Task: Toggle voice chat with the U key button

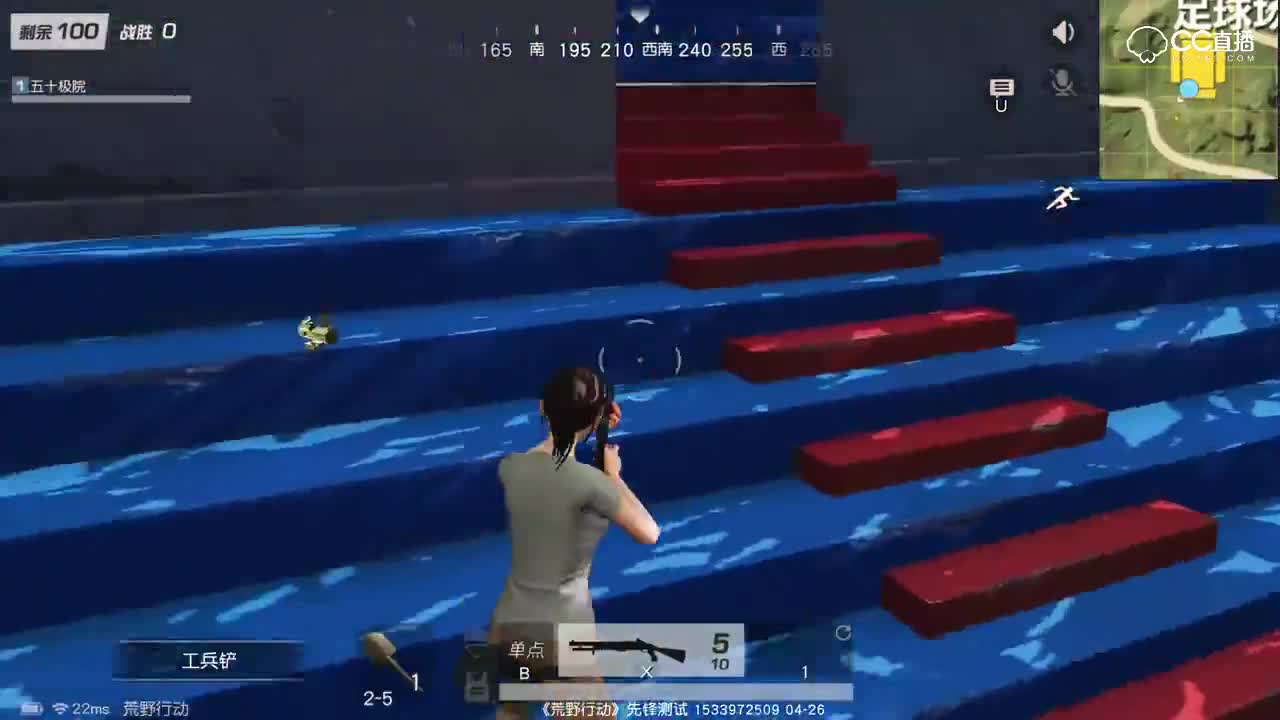Action: pos(1001,105)
